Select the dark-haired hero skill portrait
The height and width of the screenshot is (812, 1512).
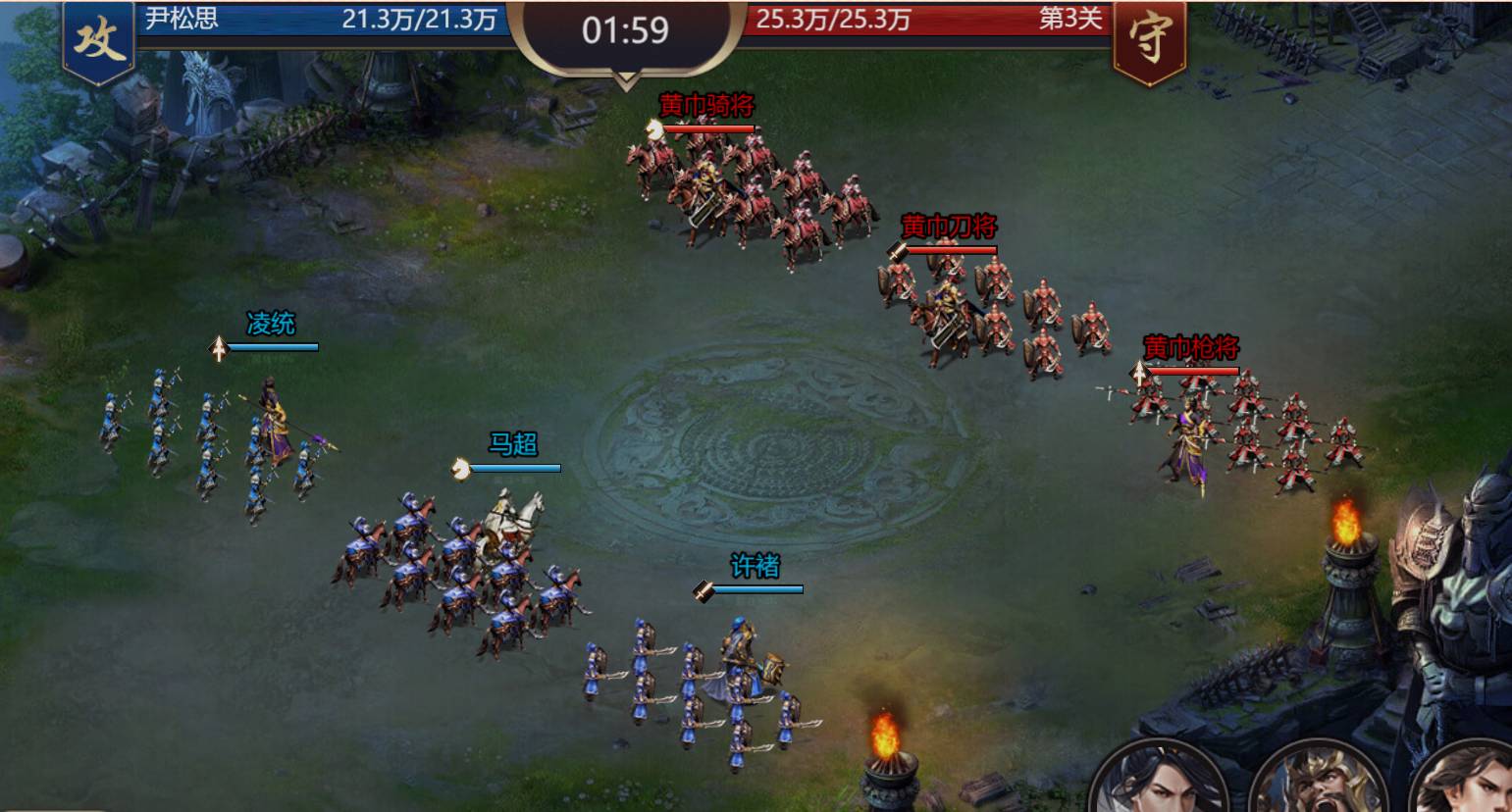point(1160,782)
